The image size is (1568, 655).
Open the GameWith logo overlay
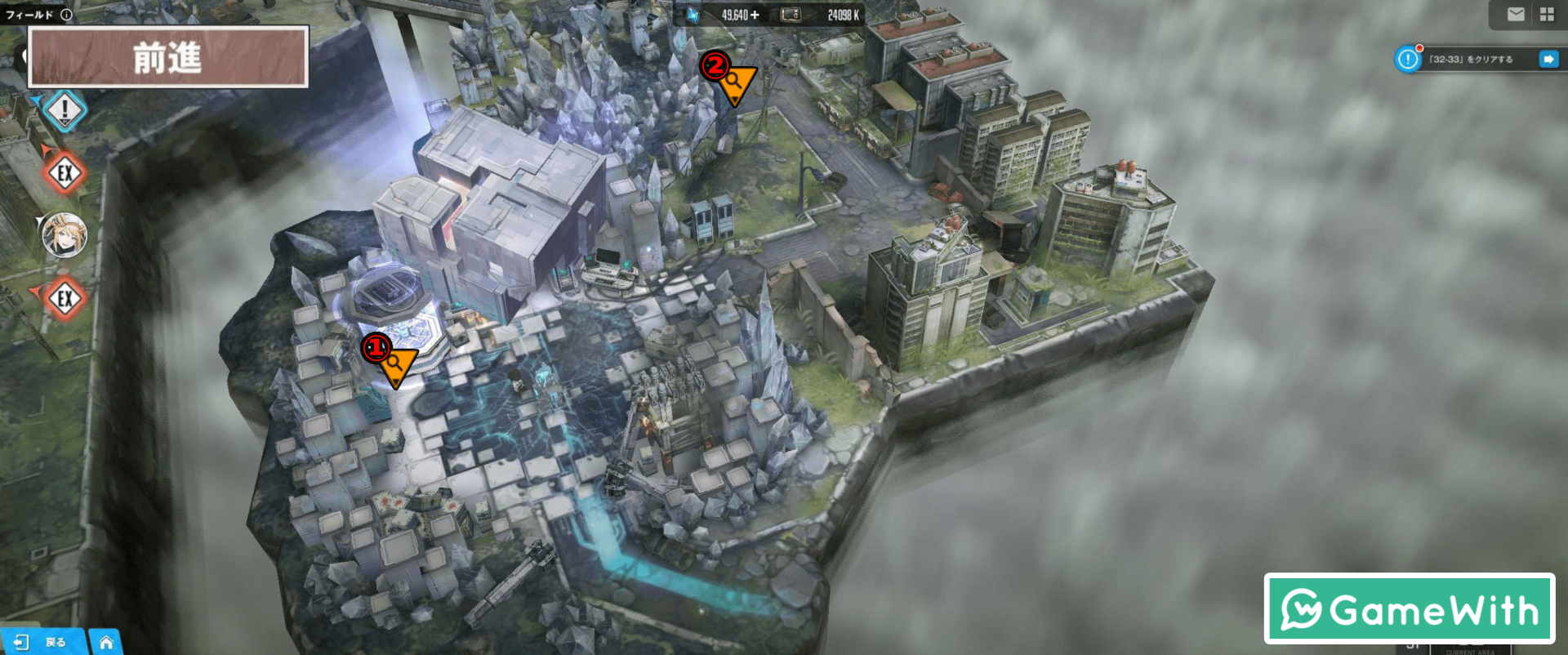click(x=1409, y=609)
